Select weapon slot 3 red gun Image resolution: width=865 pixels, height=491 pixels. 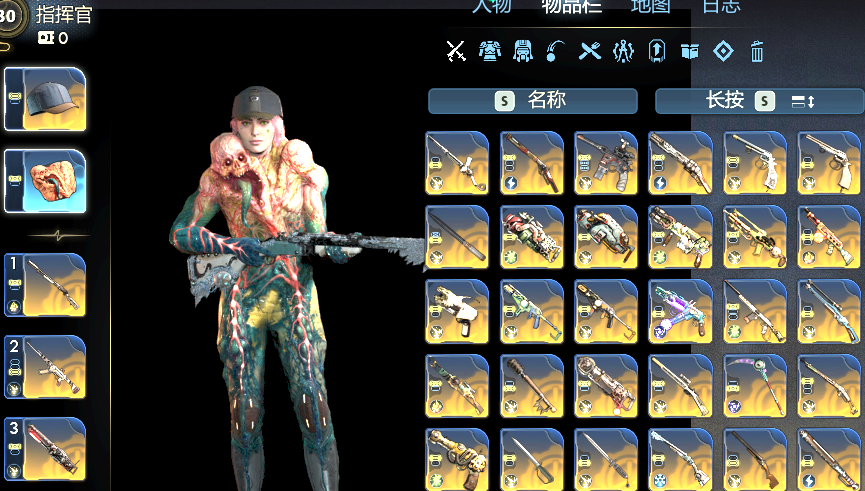[x=46, y=449]
